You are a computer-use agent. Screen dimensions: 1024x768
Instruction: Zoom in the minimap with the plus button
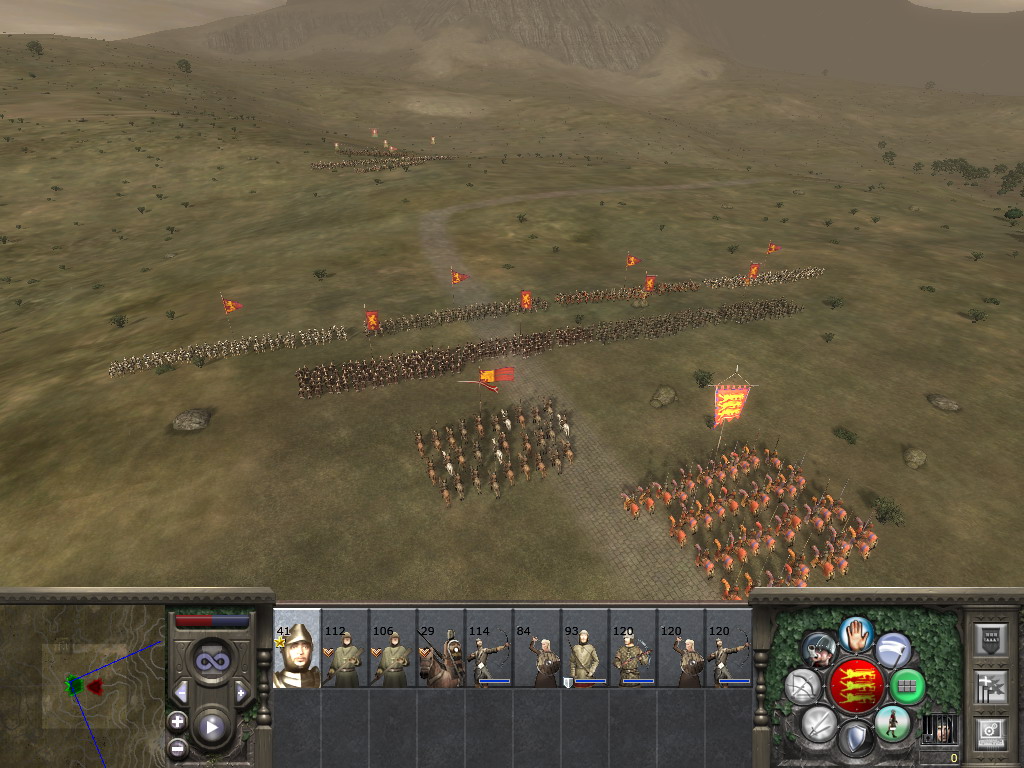[x=177, y=720]
